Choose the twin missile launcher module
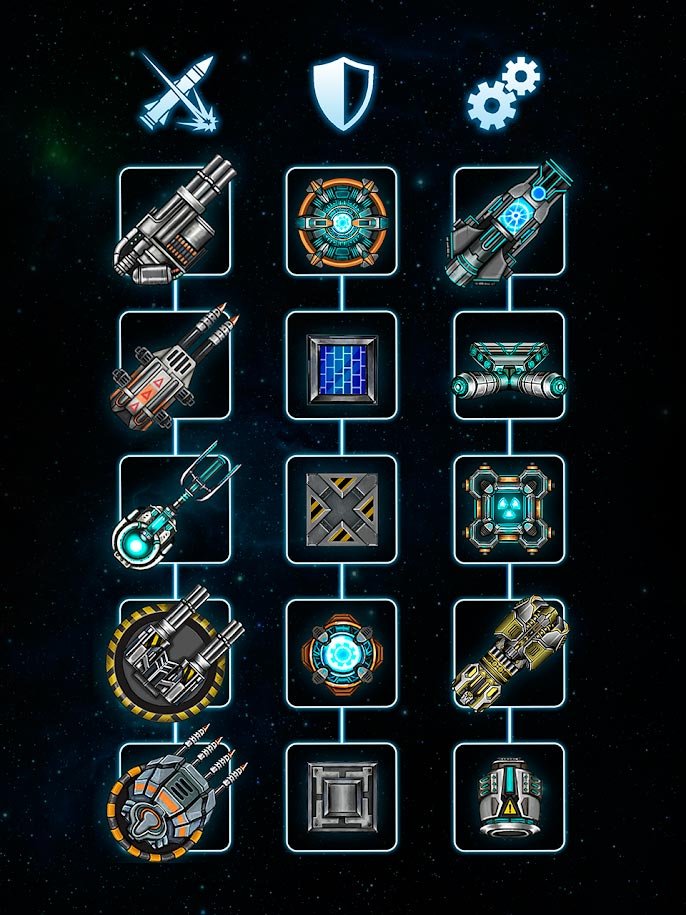 175,365
